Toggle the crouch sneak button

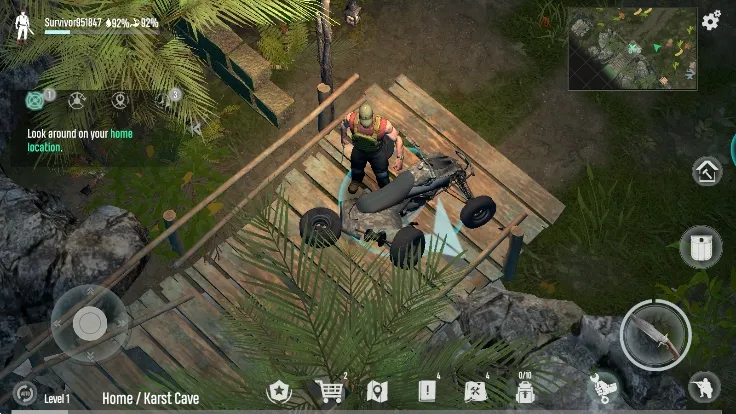[705, 386]
